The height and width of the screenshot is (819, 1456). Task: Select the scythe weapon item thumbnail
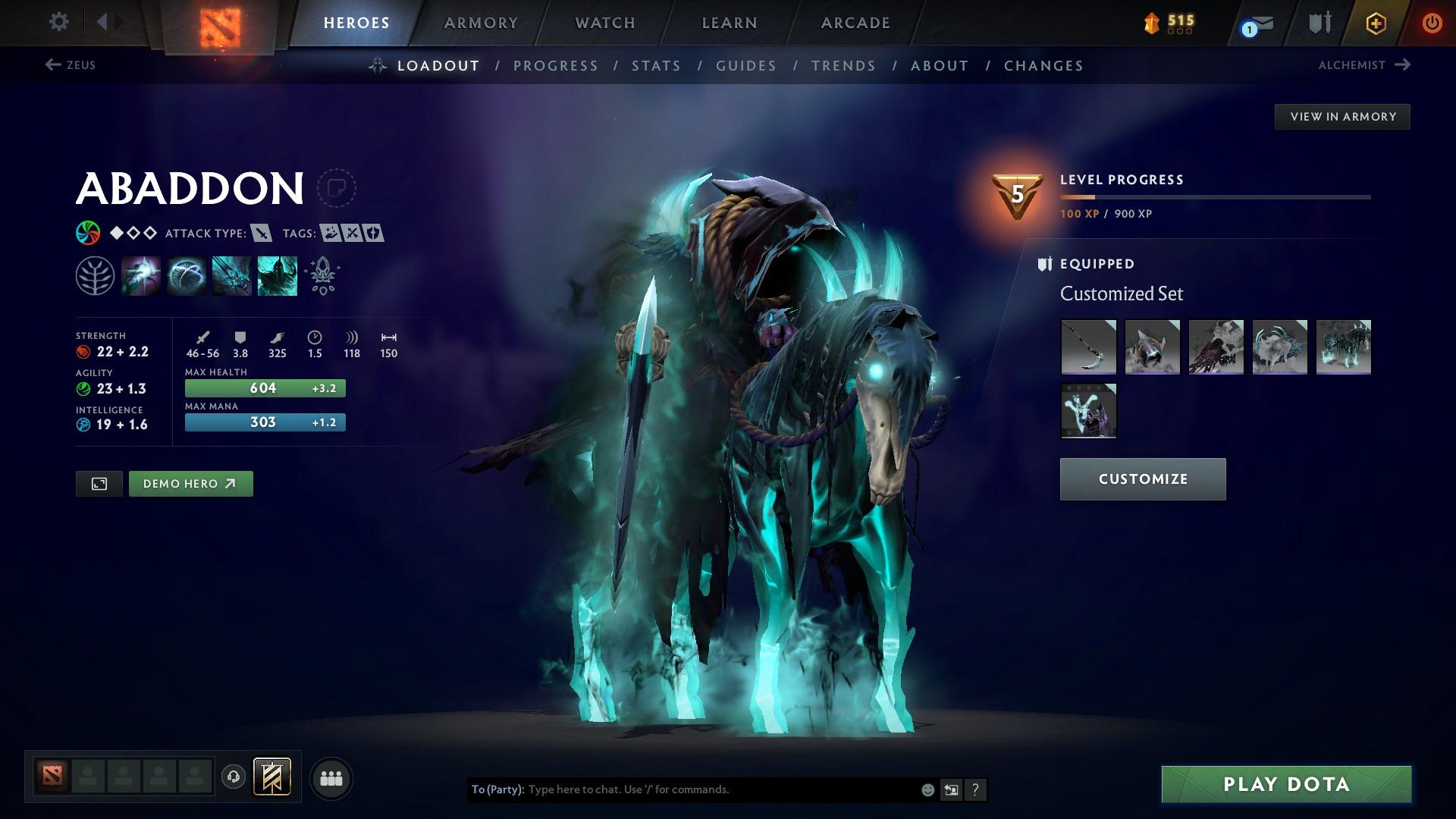(1089, 347)
